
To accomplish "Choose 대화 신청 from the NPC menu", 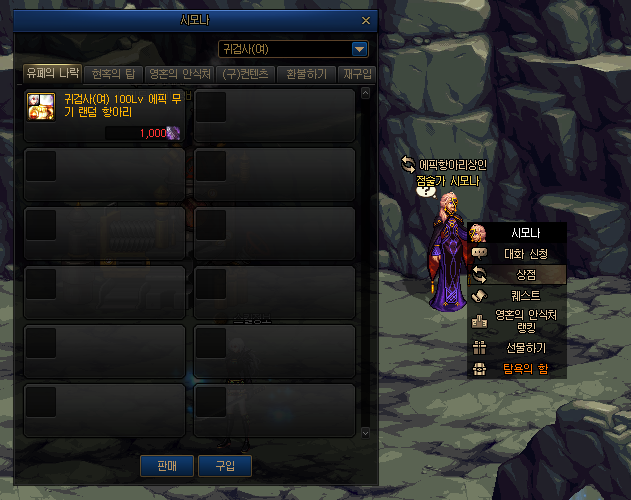I will pyautogui.click(x=517, y=253).
